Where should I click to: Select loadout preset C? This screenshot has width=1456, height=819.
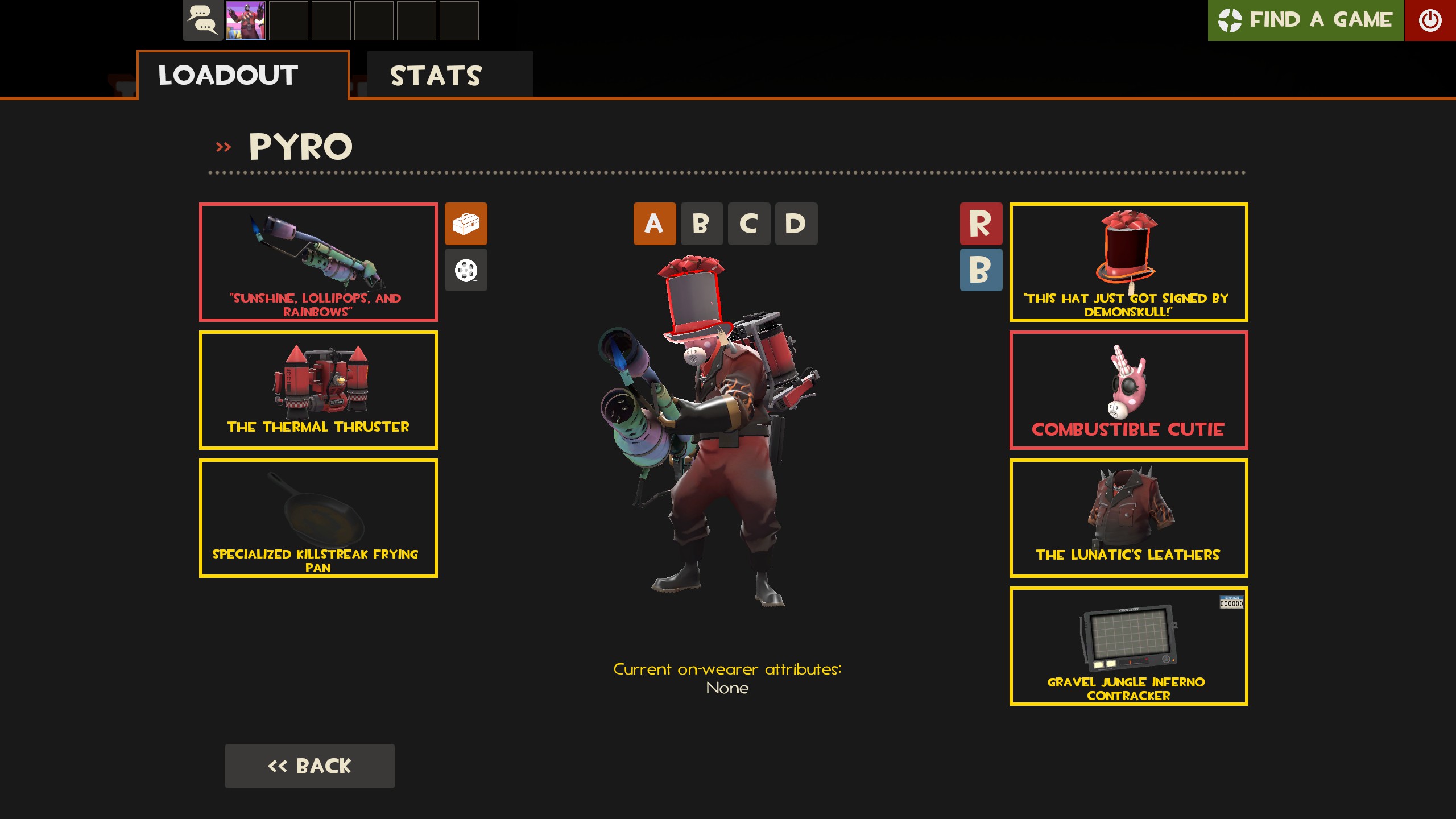tap(748, 224)
